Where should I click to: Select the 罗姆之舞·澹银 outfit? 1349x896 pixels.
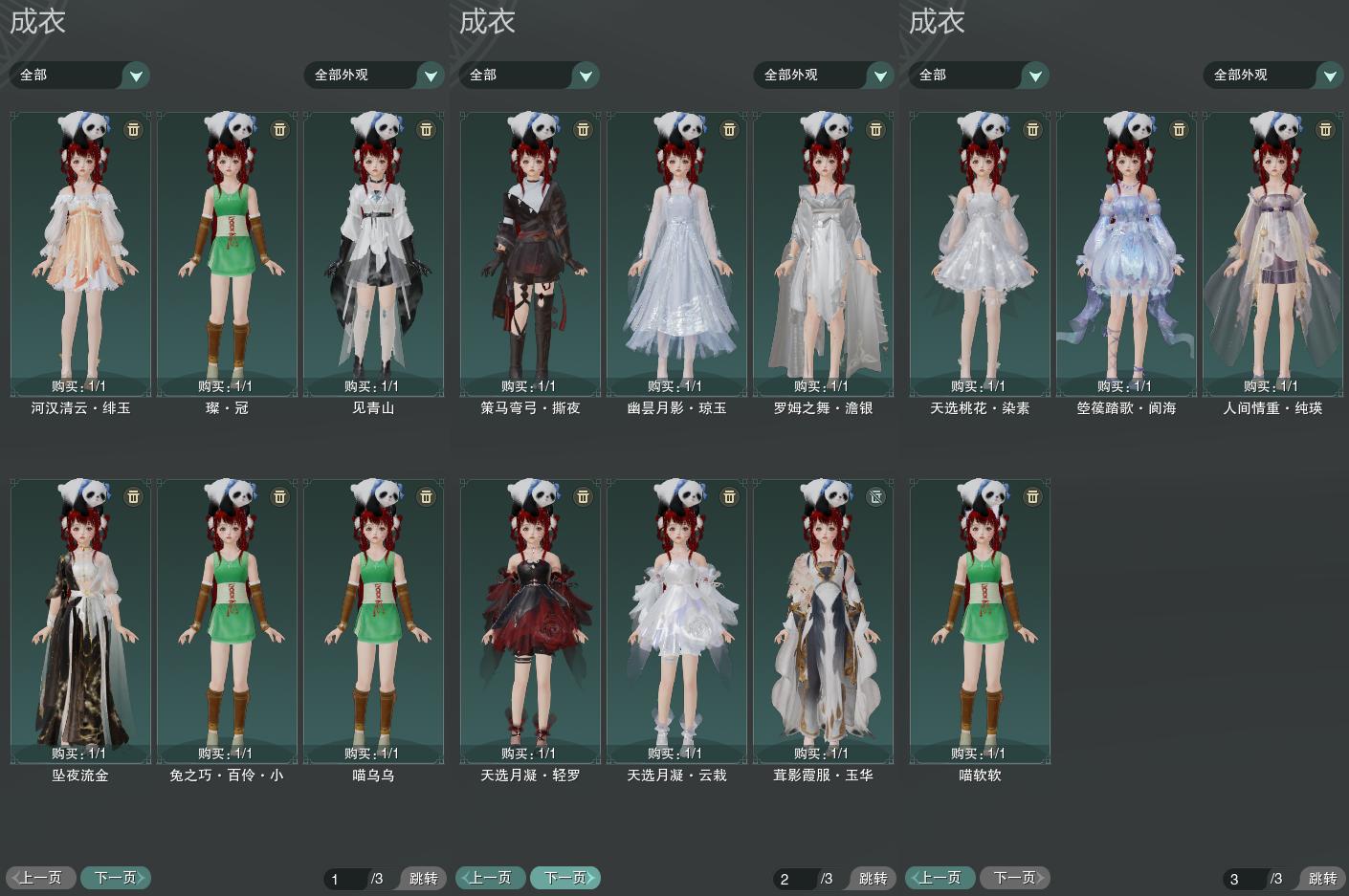[x=823, y=253]
